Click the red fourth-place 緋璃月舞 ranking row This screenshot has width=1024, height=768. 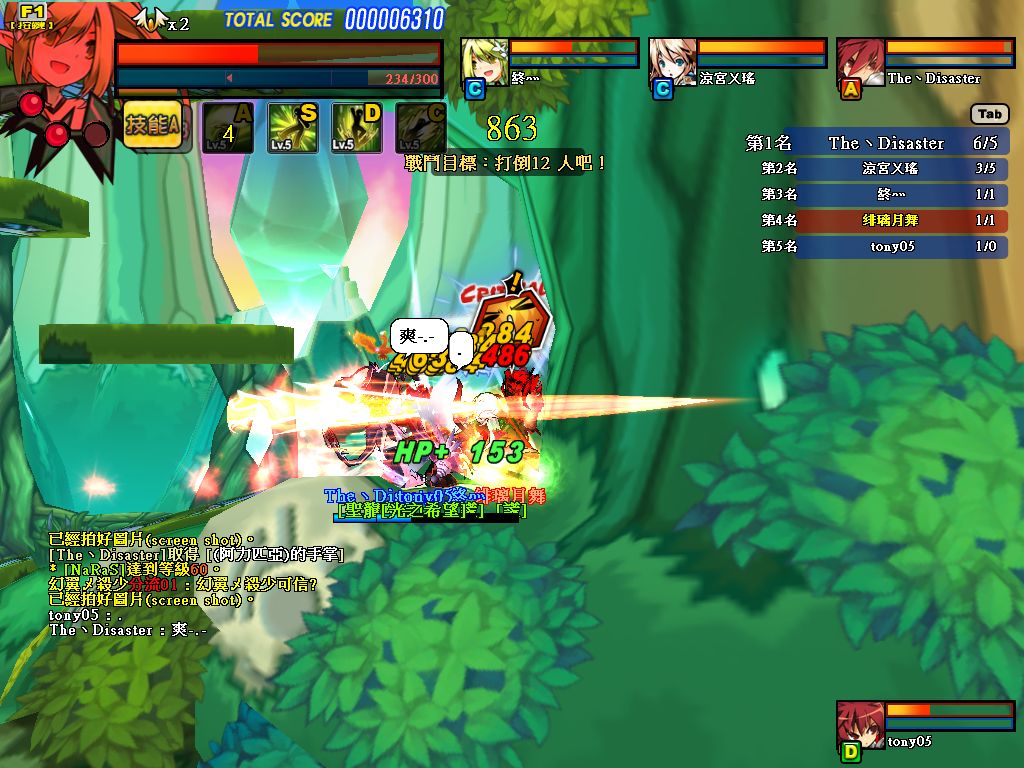tap(876, 220)
